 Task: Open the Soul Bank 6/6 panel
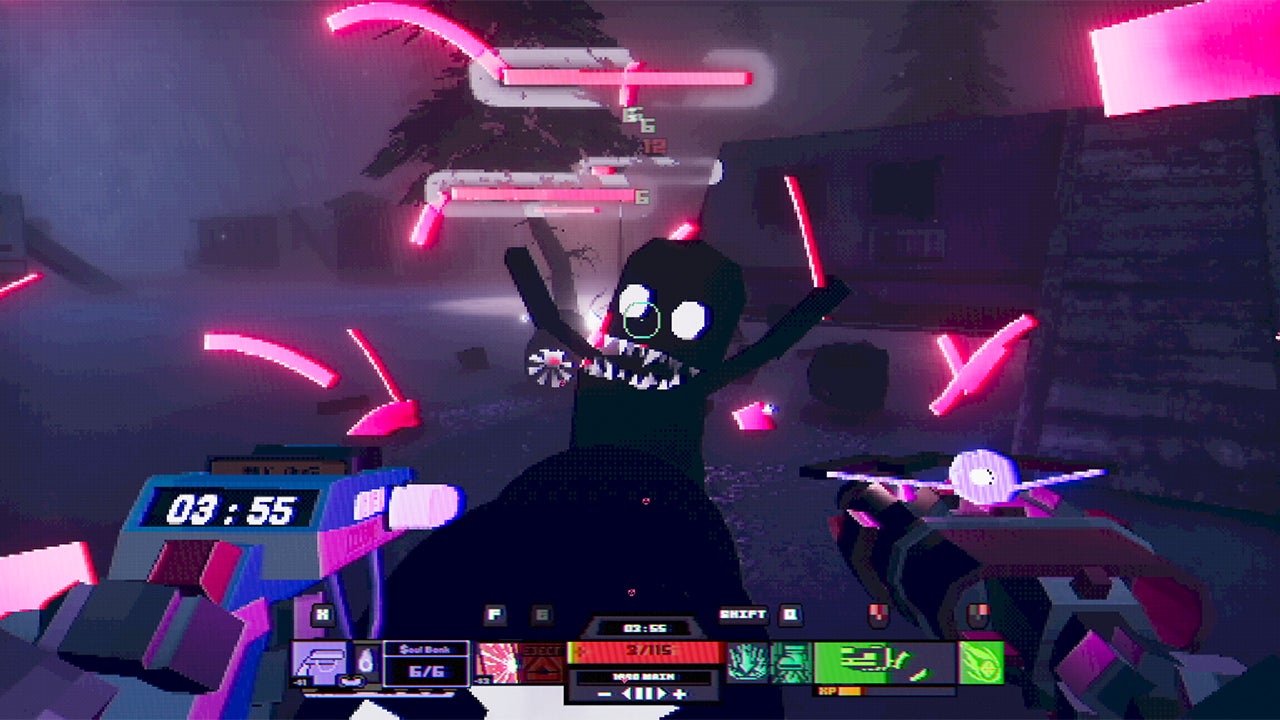click(426, 664)
